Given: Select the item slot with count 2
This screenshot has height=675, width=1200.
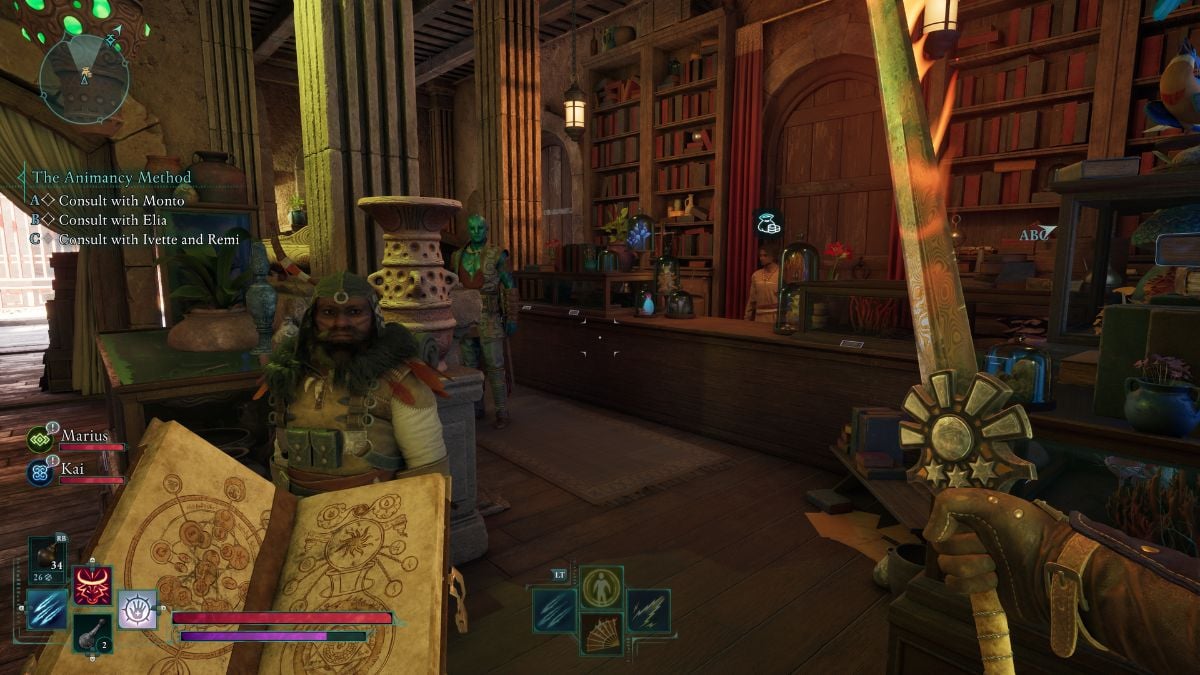Looking at the screenshot, I should pos(92,632).
